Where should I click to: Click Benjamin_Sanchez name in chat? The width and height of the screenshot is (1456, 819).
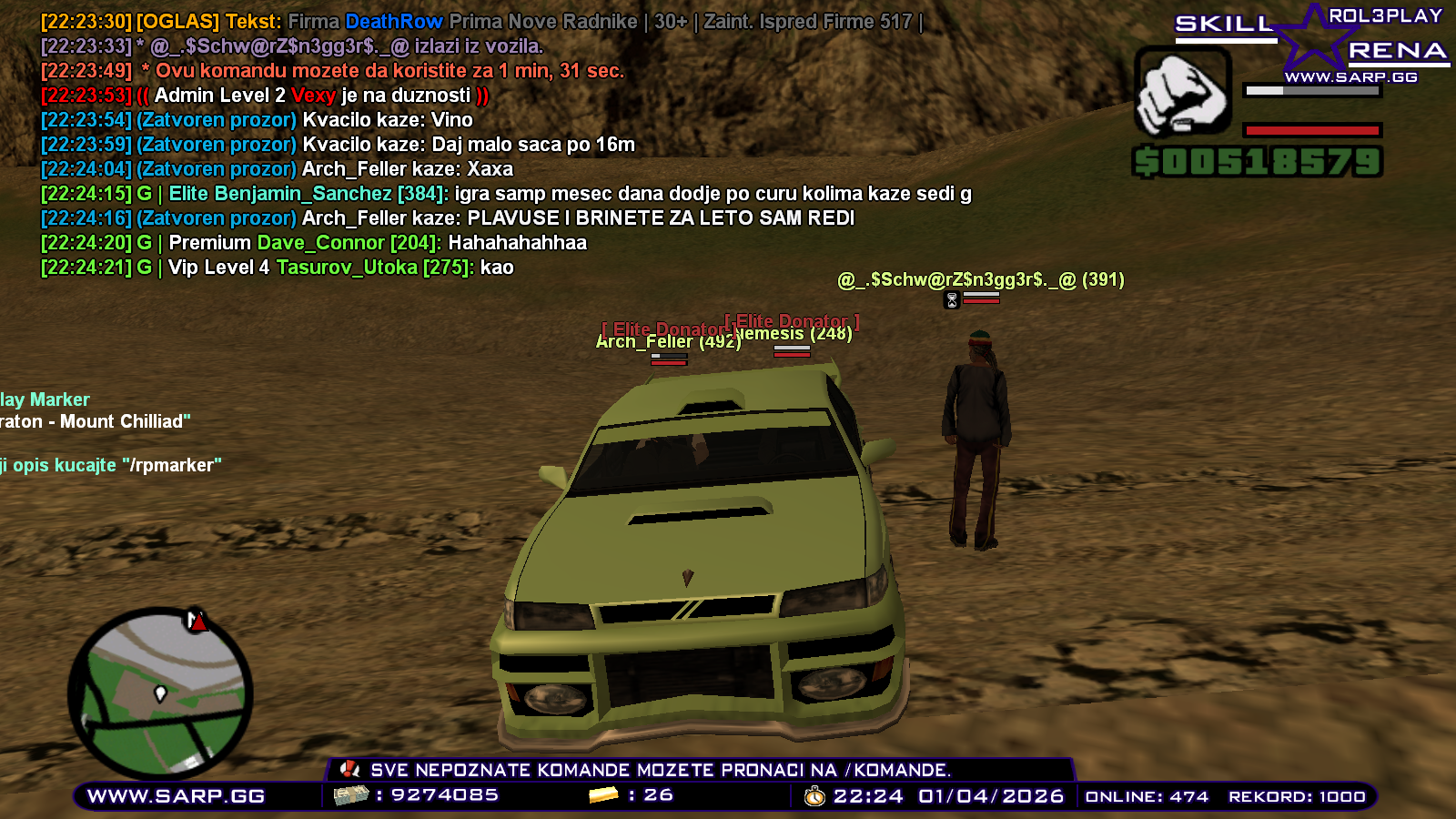pyautogui.click(x=305, y=193)
